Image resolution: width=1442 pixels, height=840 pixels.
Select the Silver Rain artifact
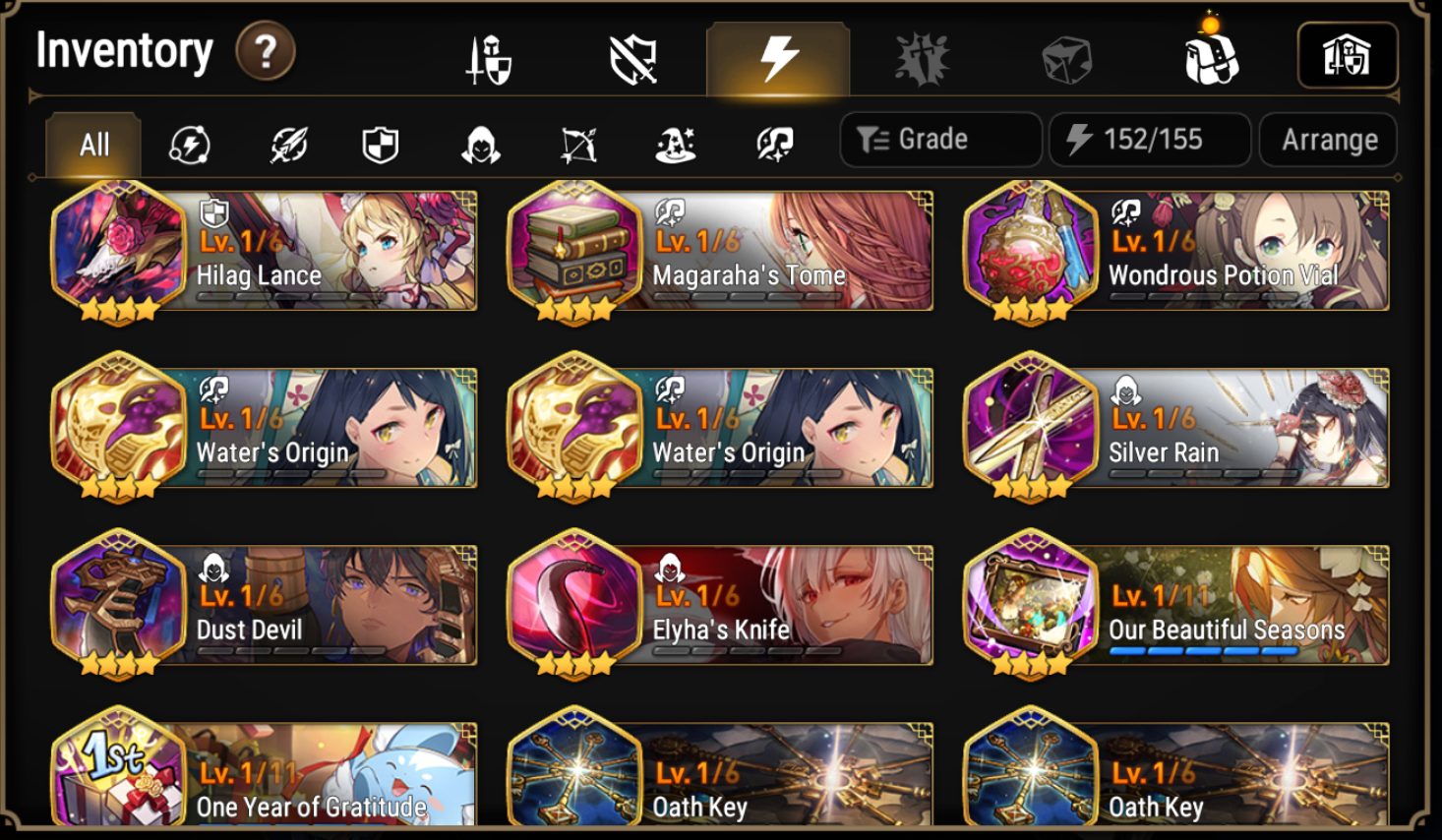pos(1179,428)
